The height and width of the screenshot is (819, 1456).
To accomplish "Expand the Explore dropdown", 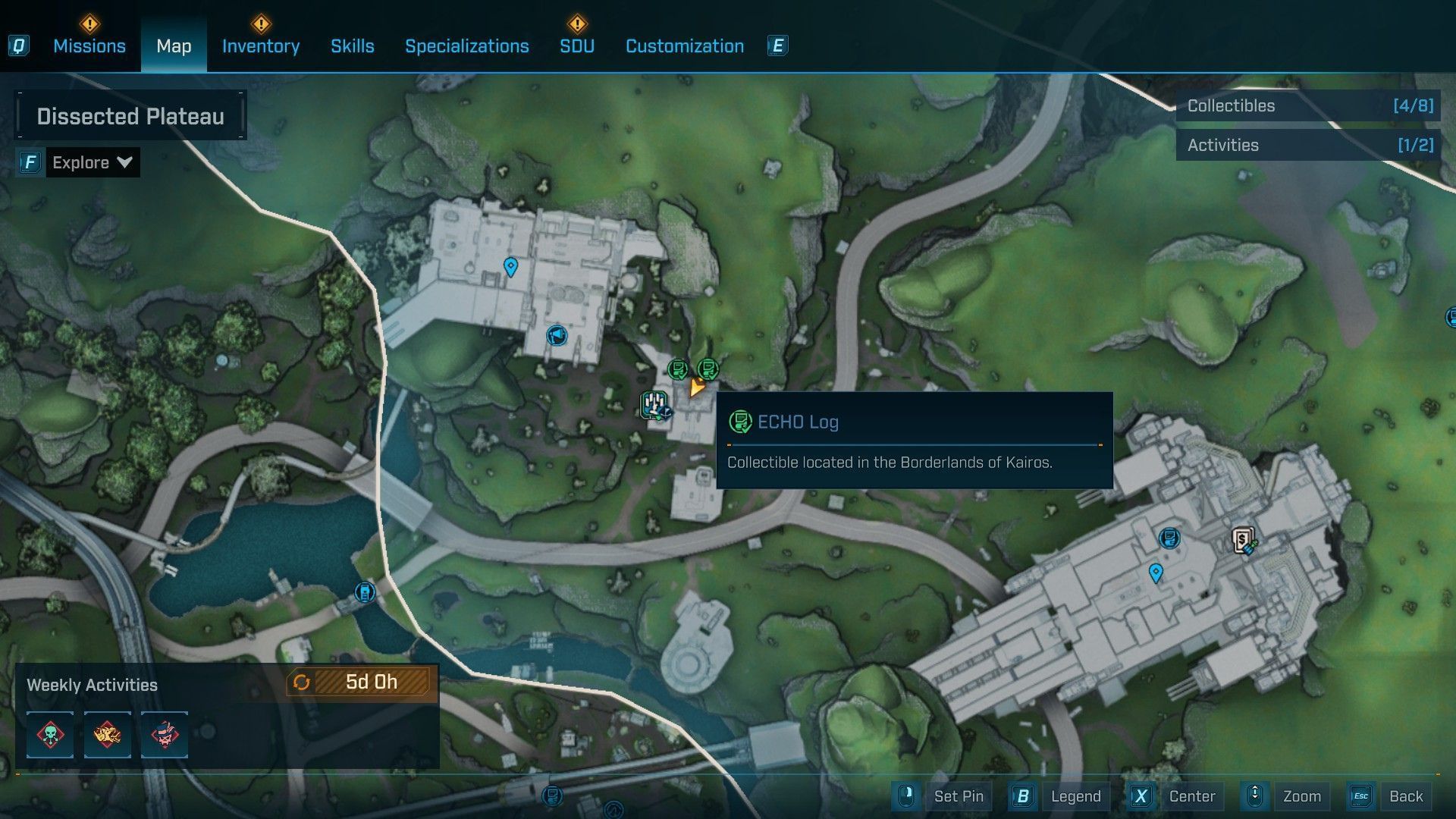I will (x=92, y=162).
